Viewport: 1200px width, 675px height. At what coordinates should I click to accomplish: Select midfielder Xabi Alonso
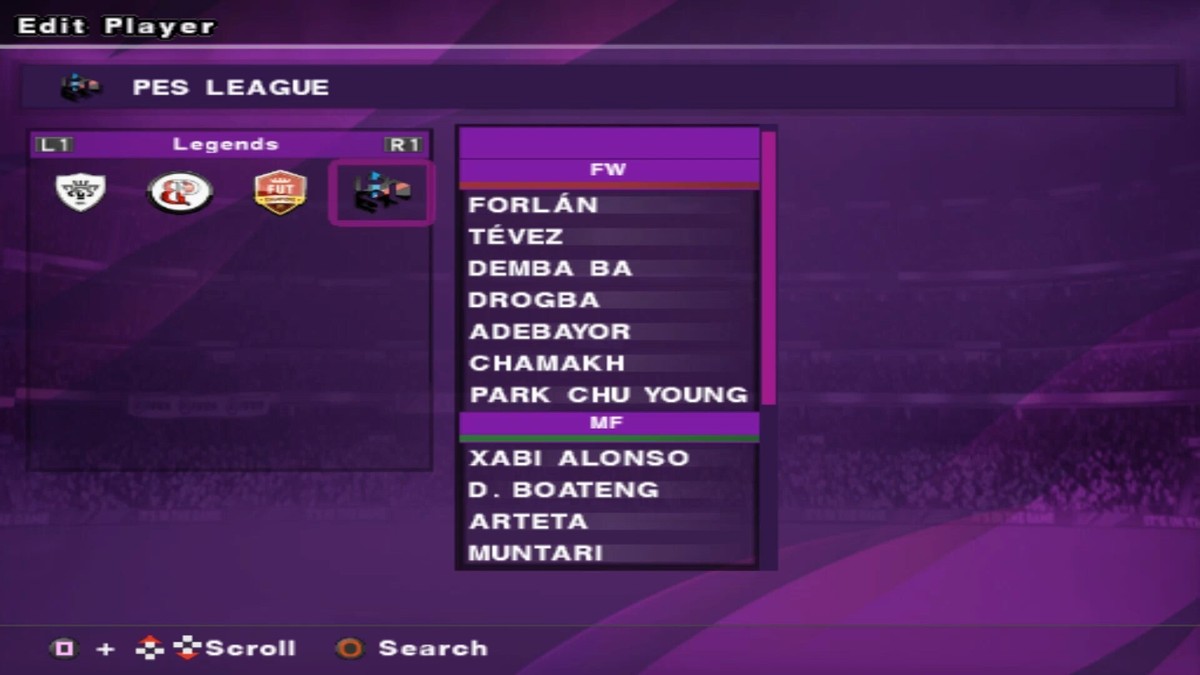click(579, 458)
